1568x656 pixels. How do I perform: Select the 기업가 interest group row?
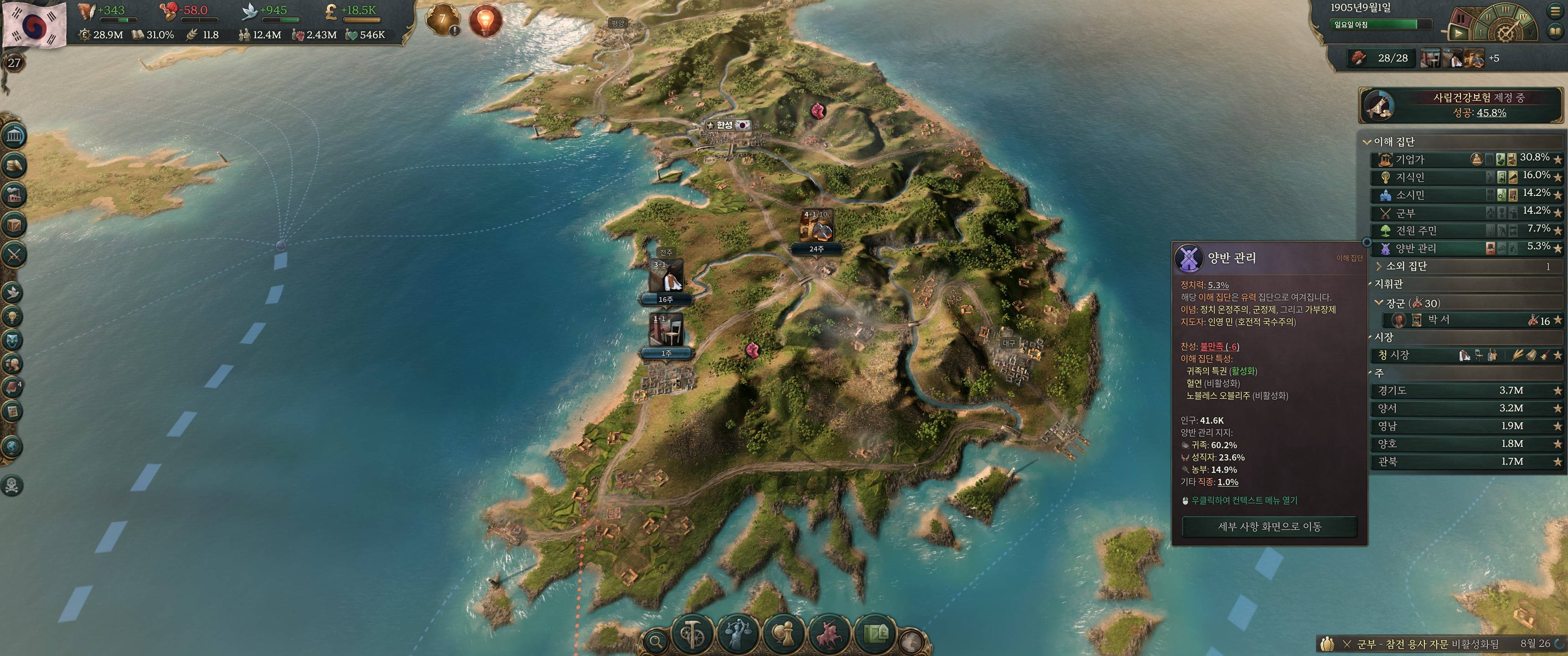1461,159
